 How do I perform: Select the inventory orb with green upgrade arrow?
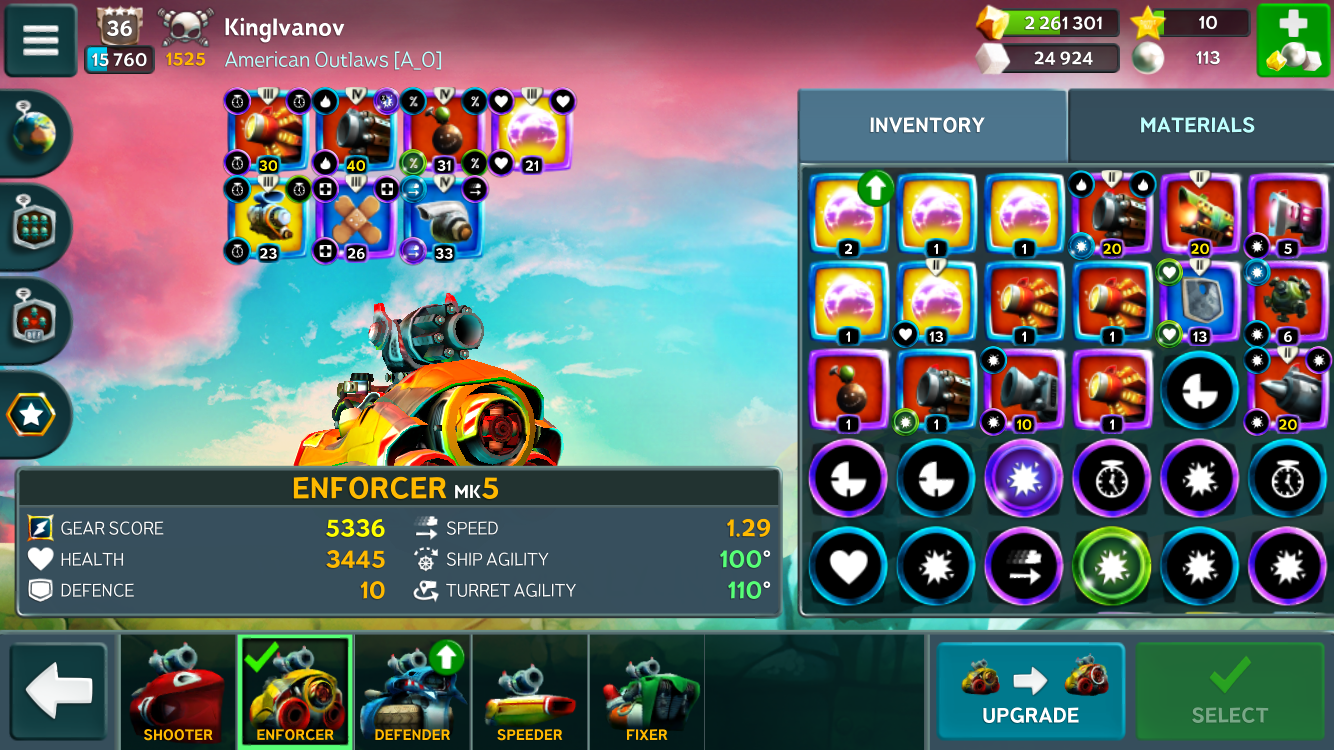point(848,214)
